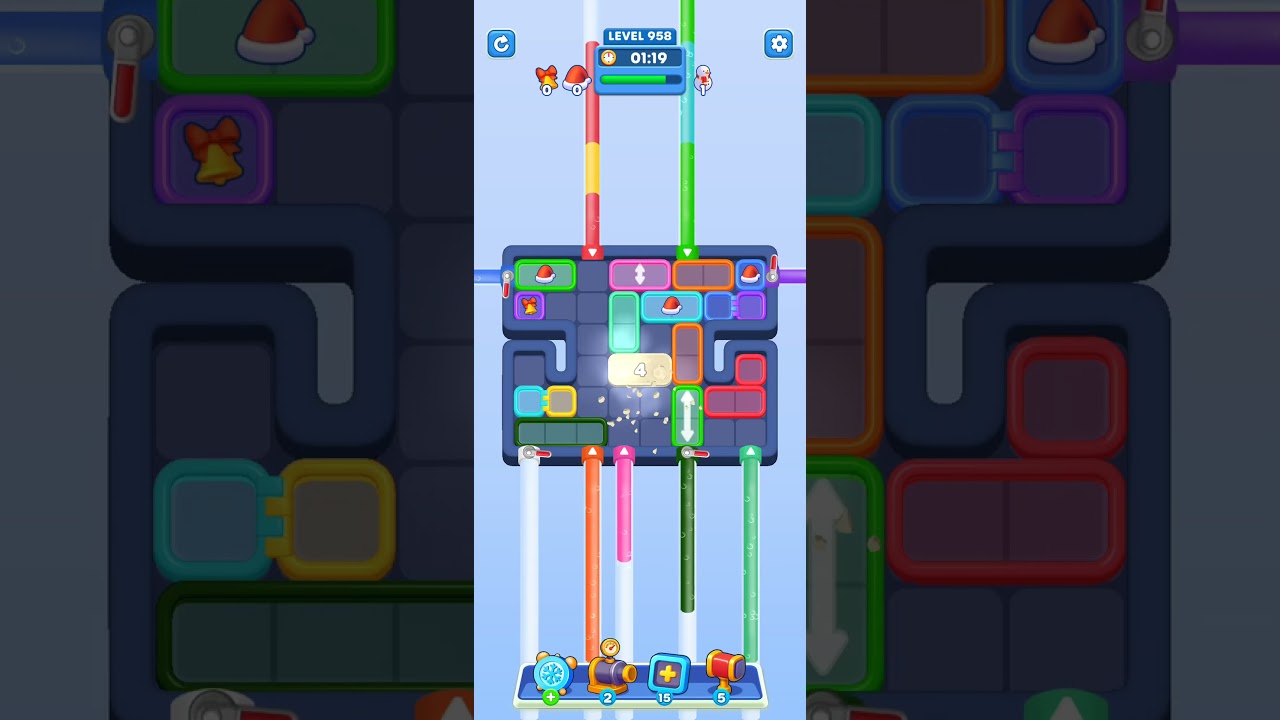The height and width of the screenshot is (720, 1280).
Task: Tap the white arrow block near the bottom
Action: pos(689,415)
